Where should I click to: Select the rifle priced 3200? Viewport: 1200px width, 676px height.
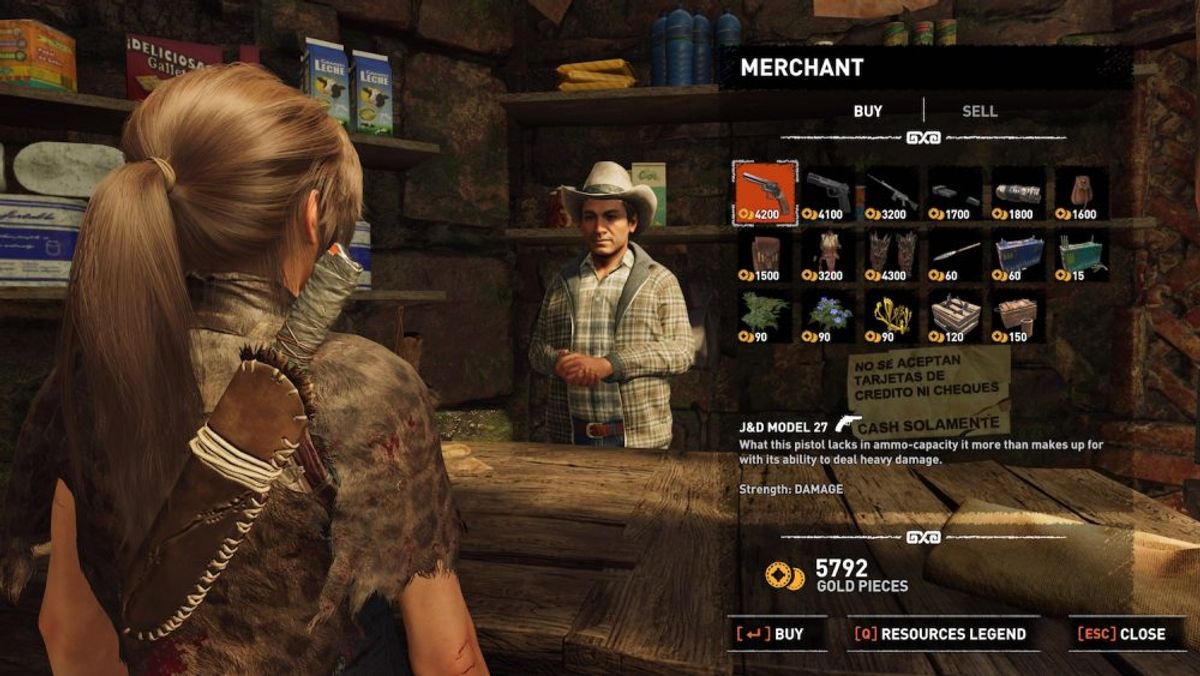(x=892, y=192)
